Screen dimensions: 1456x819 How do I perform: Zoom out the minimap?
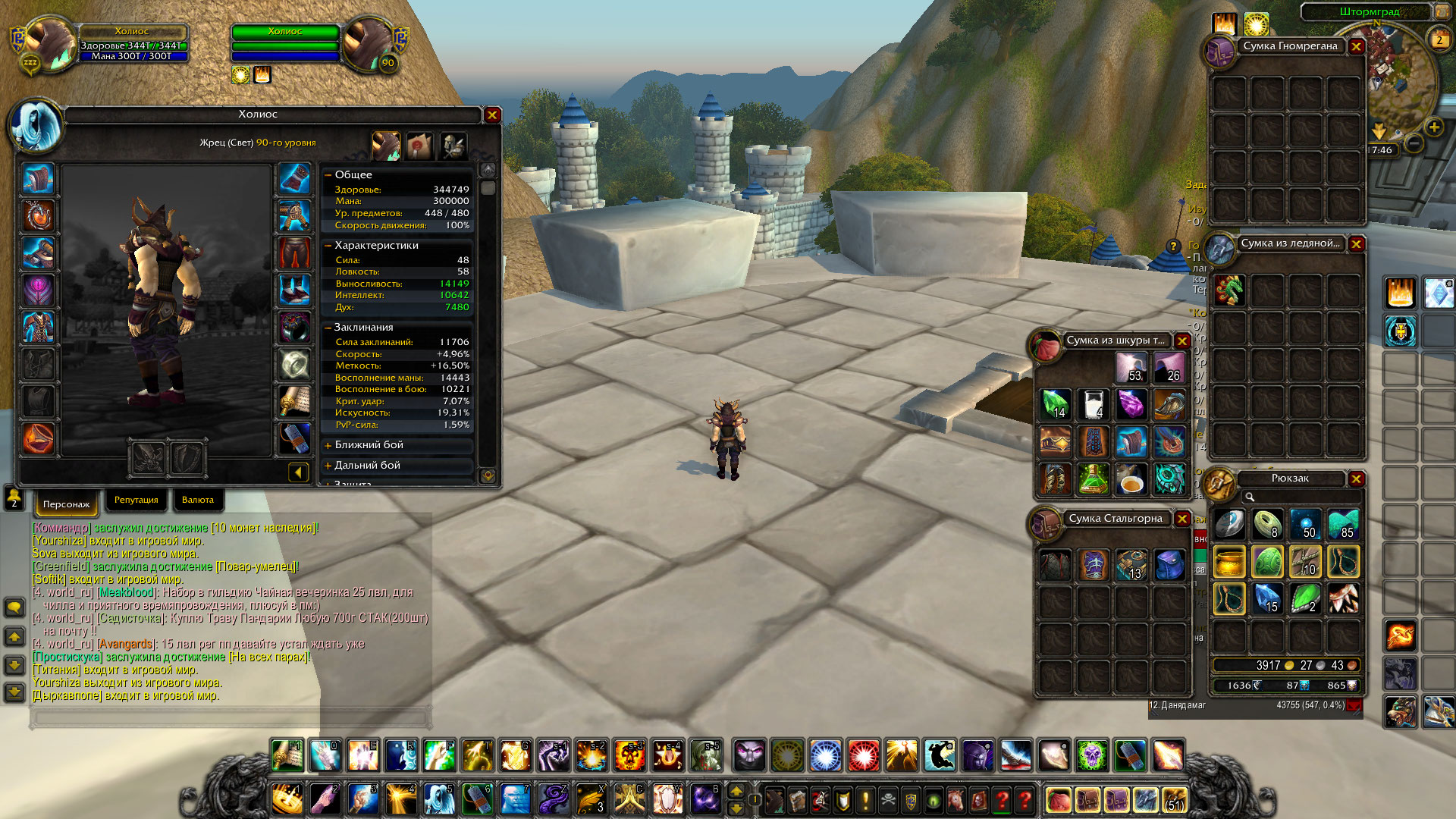point(1414,143)
